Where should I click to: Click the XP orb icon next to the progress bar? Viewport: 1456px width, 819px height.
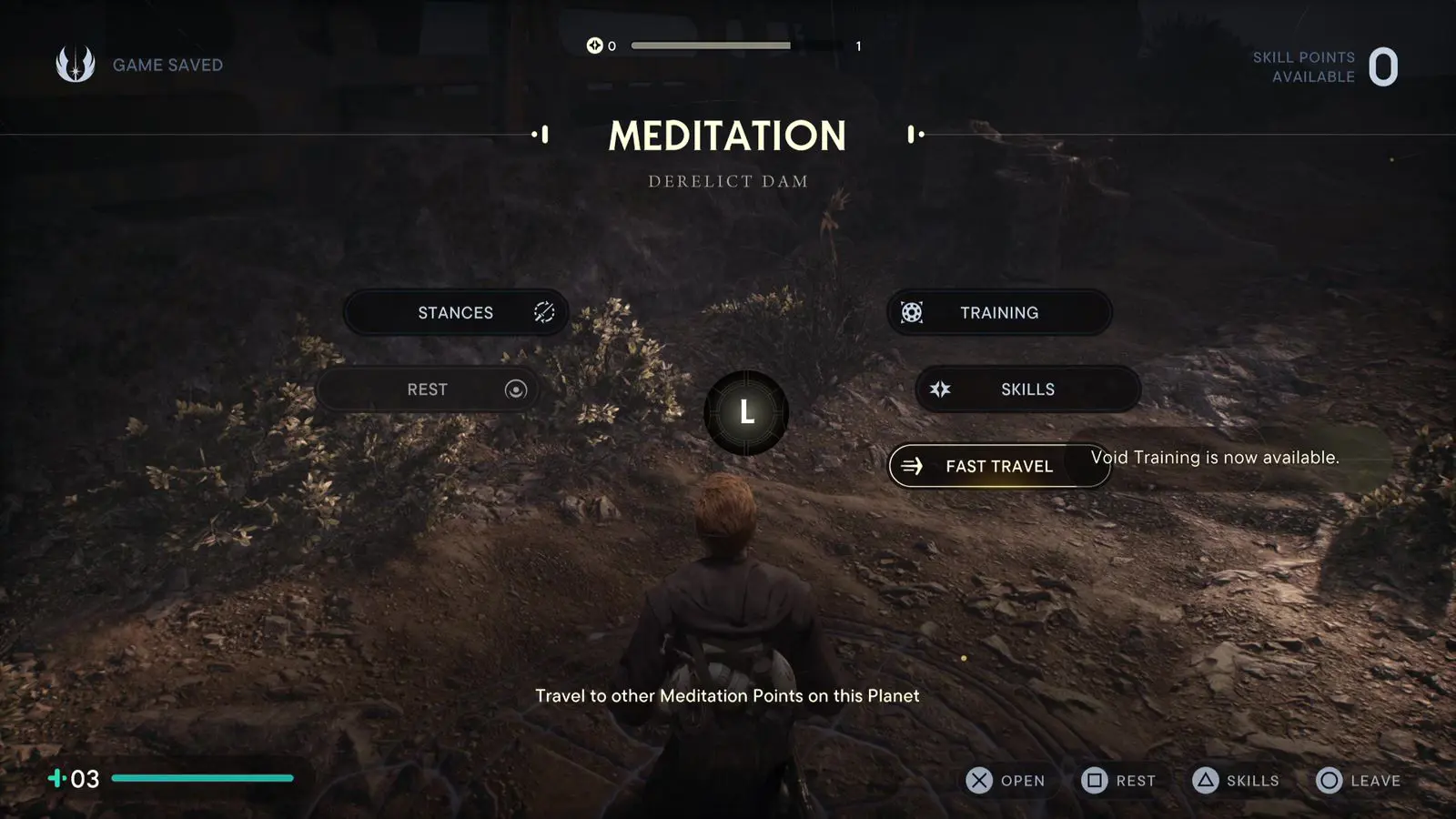[595, 44]
